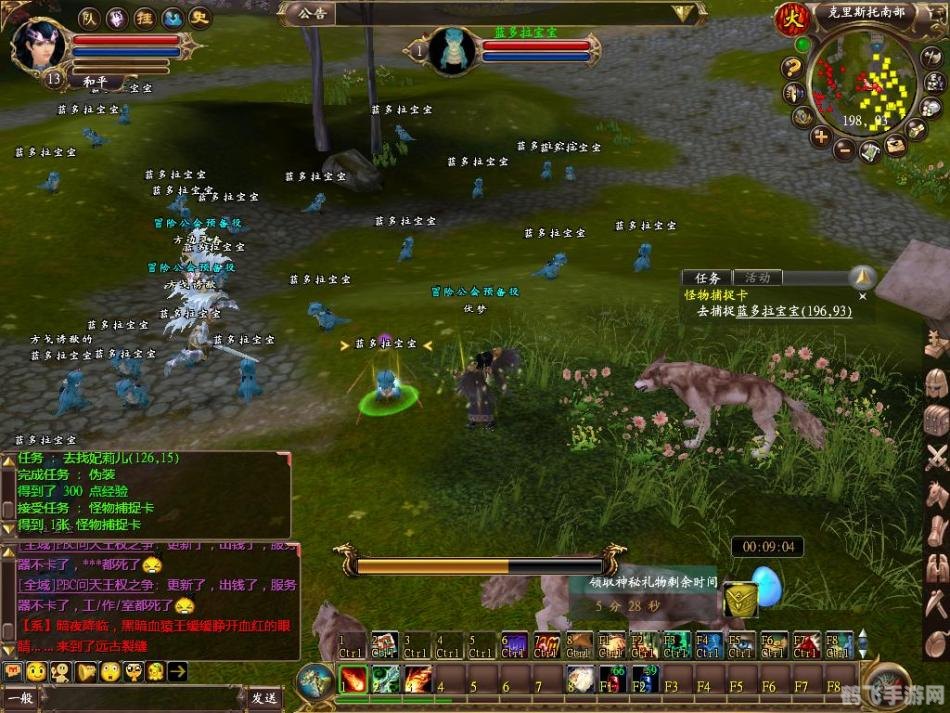The height and width of the screenshot is (713, 950).
Task: Switch to the 活动 events tab
Action: click(x=758, y=278)
